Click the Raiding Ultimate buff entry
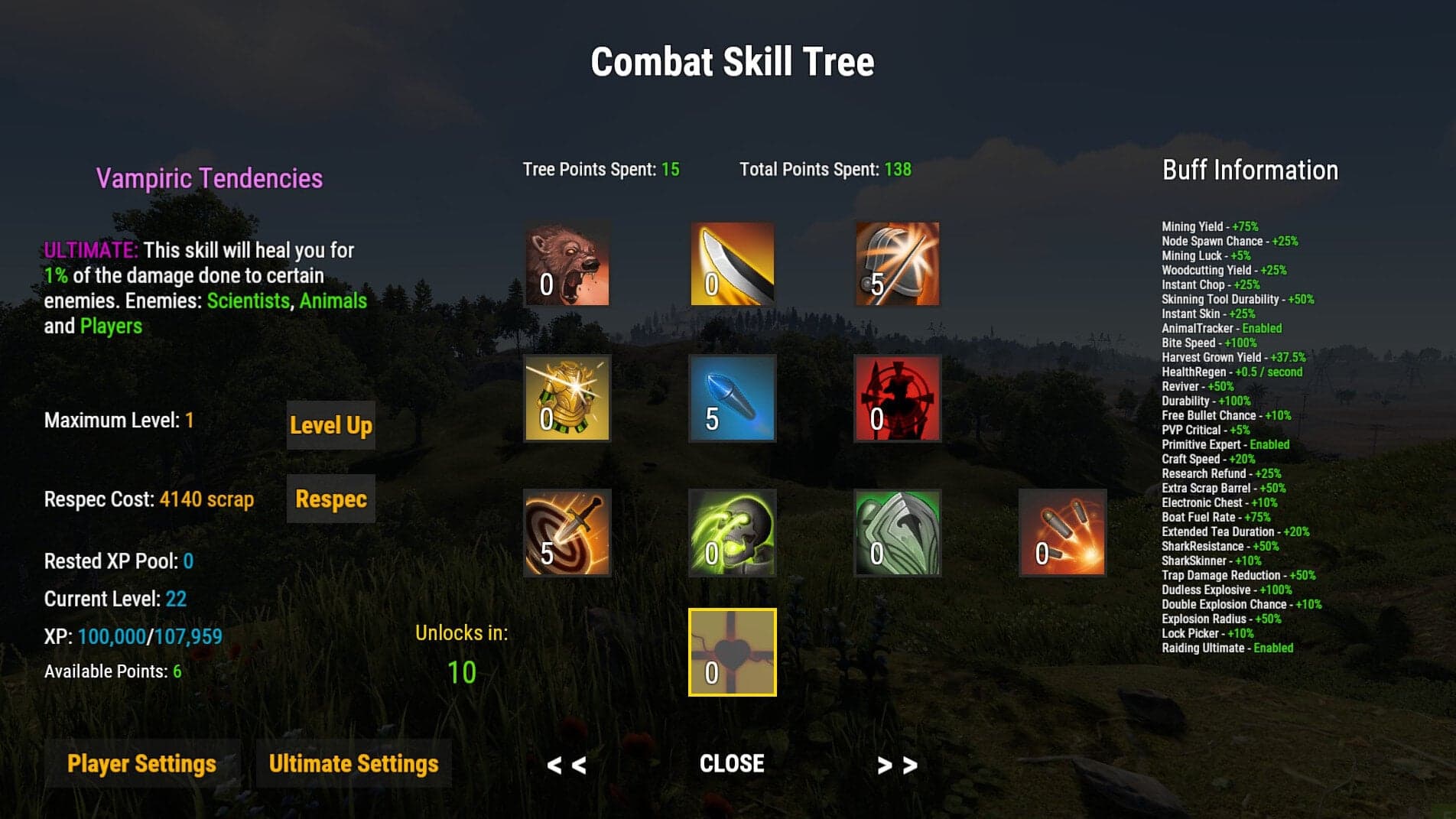Screen dimensions: 1456x819 [1227, 647]
